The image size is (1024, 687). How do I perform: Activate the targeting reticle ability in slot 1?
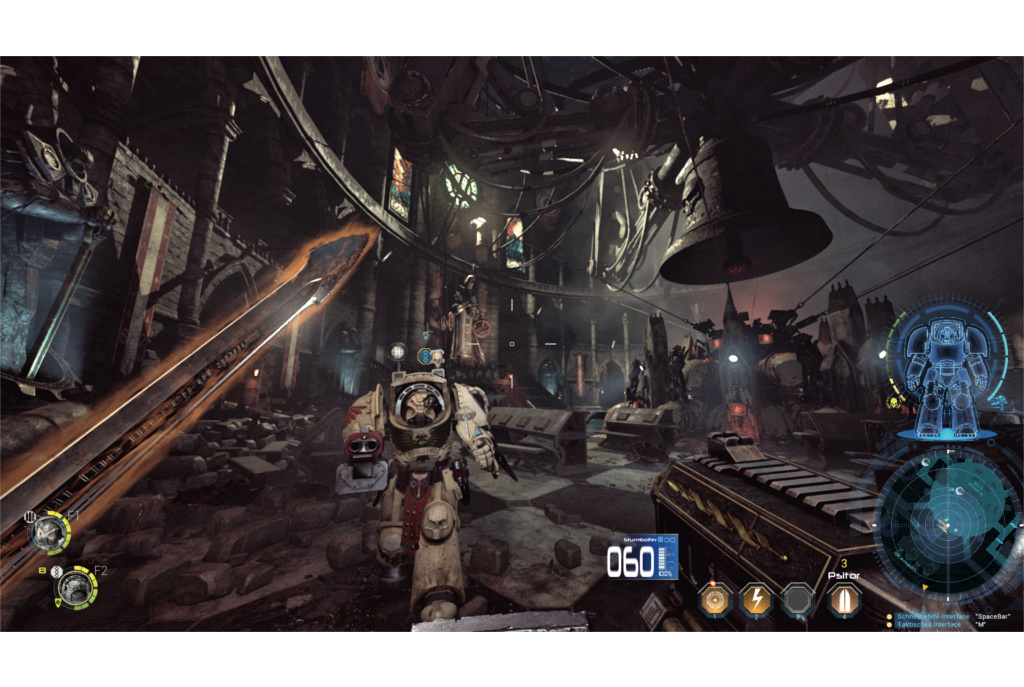click(714, 599)
